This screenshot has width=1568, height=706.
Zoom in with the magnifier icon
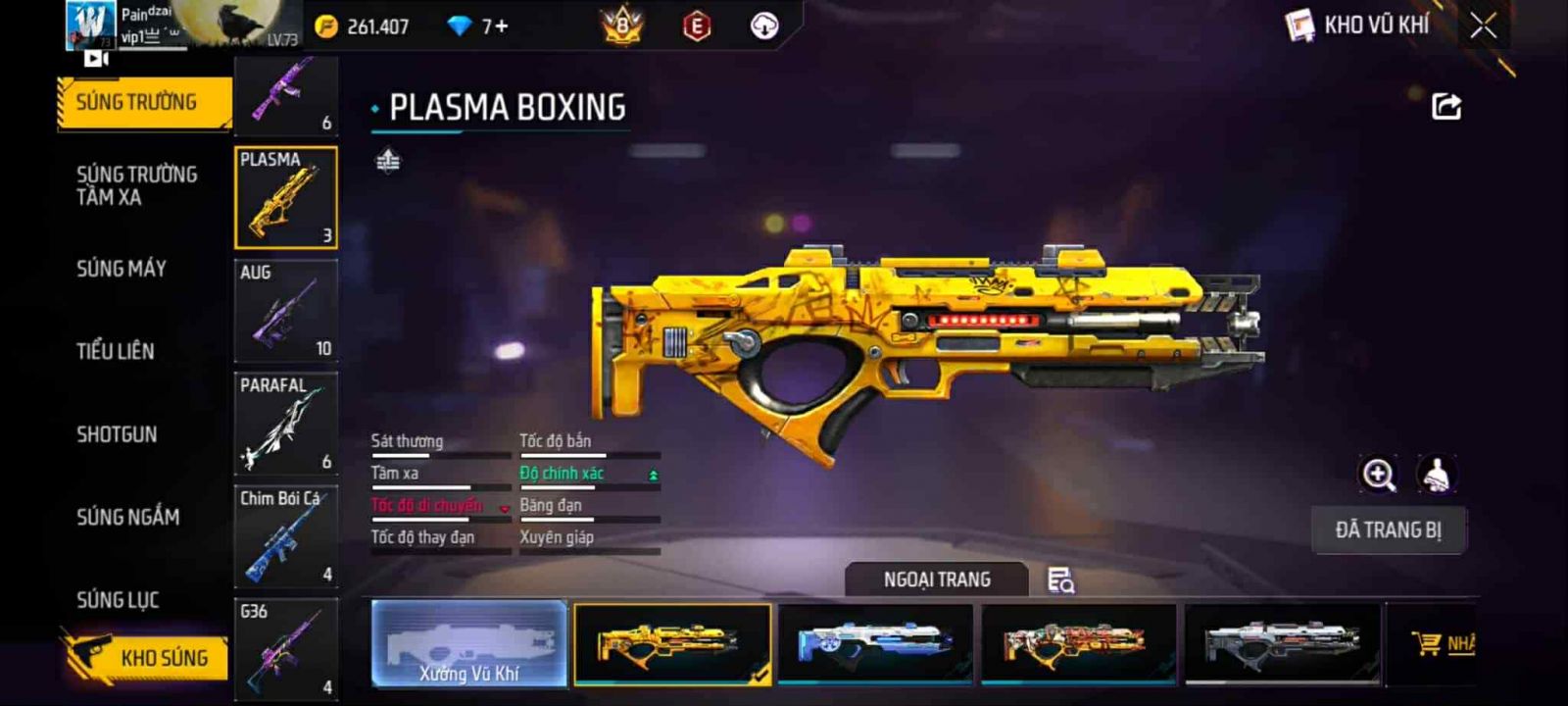[1378, 475]
